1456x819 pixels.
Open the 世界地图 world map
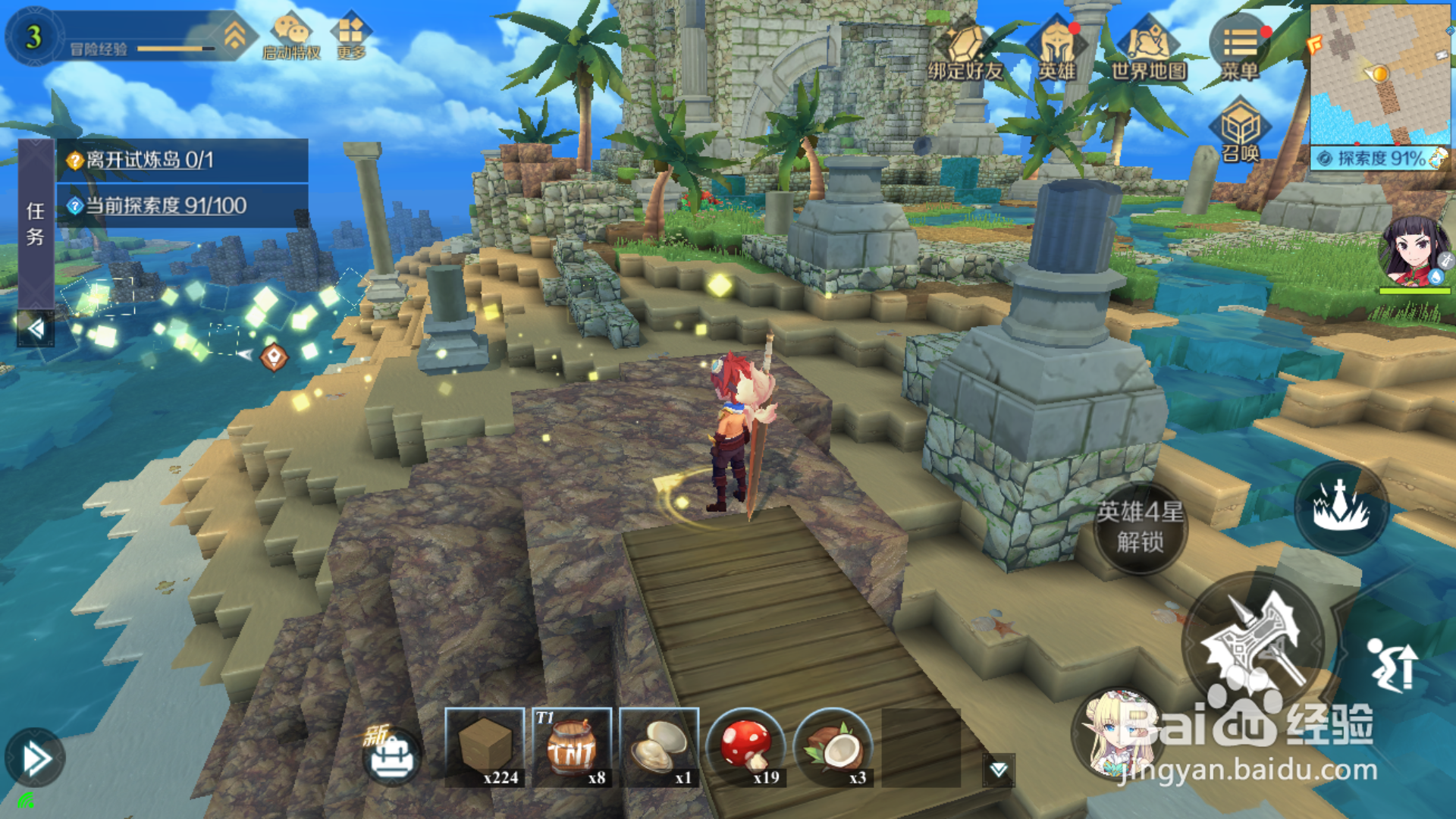coord(1148,49)
